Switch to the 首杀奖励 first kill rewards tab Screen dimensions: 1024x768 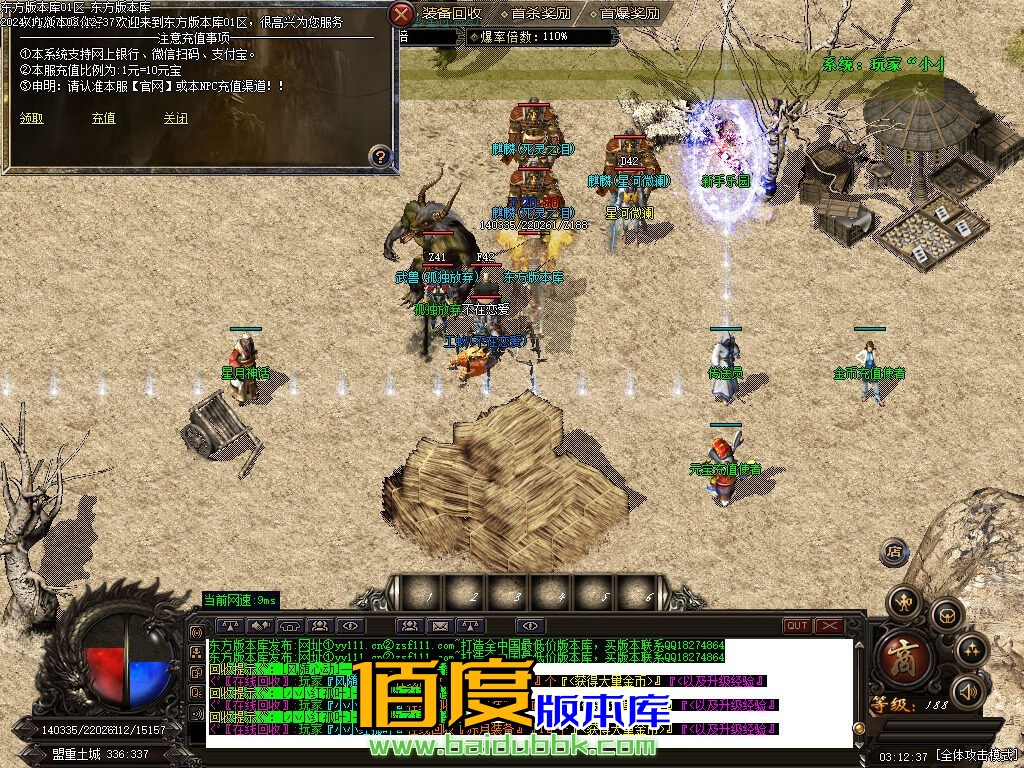click(540, 14)
